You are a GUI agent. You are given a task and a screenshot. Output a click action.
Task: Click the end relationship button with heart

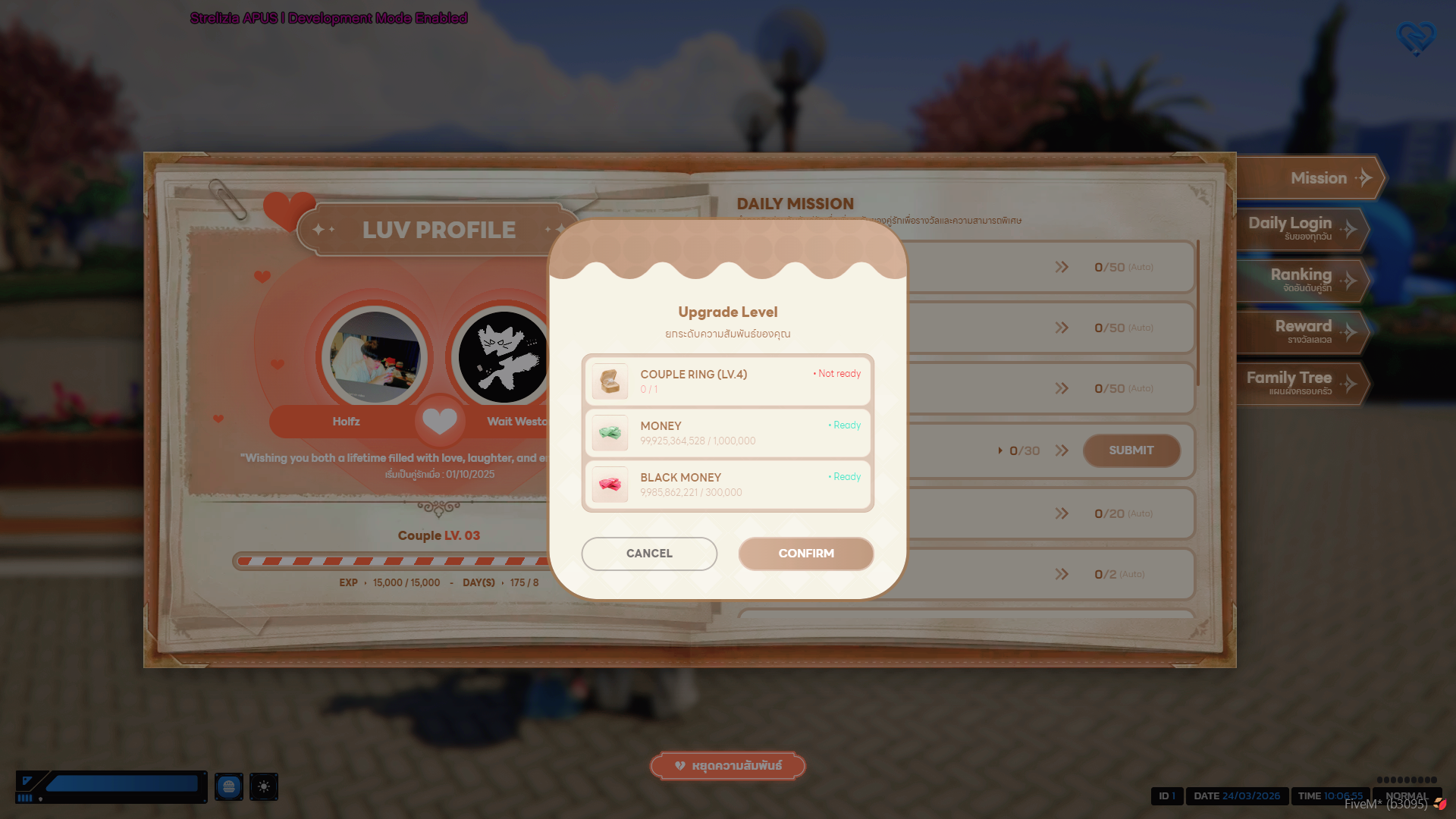click(x=728, y=766)
